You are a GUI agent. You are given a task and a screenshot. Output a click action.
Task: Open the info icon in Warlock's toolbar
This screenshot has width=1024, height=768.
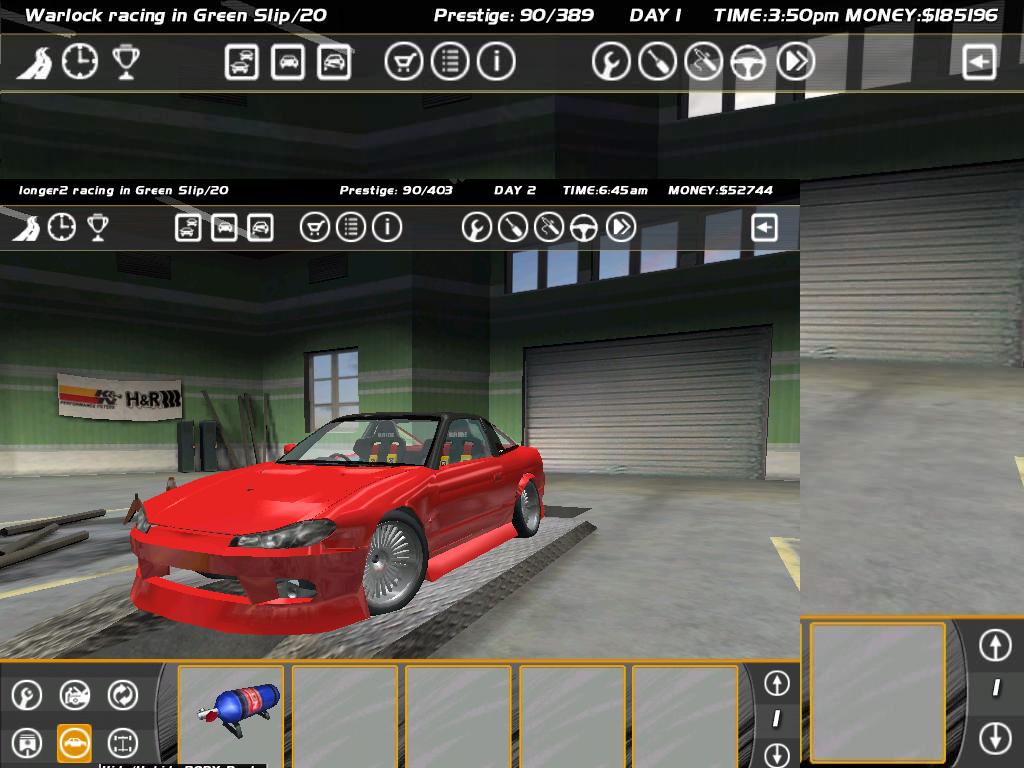pos(495,62)
